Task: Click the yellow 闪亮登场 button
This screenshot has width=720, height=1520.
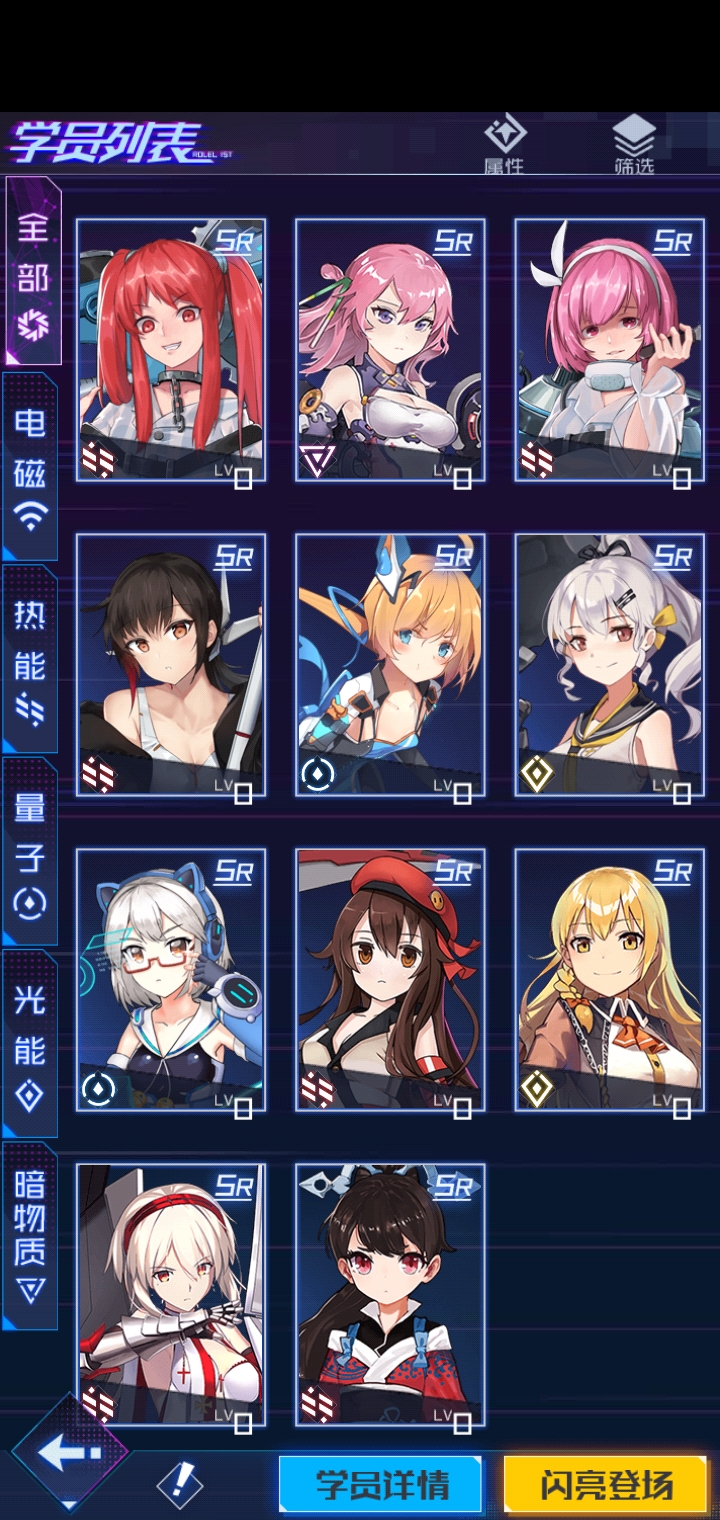Action: pos(607,1484)
